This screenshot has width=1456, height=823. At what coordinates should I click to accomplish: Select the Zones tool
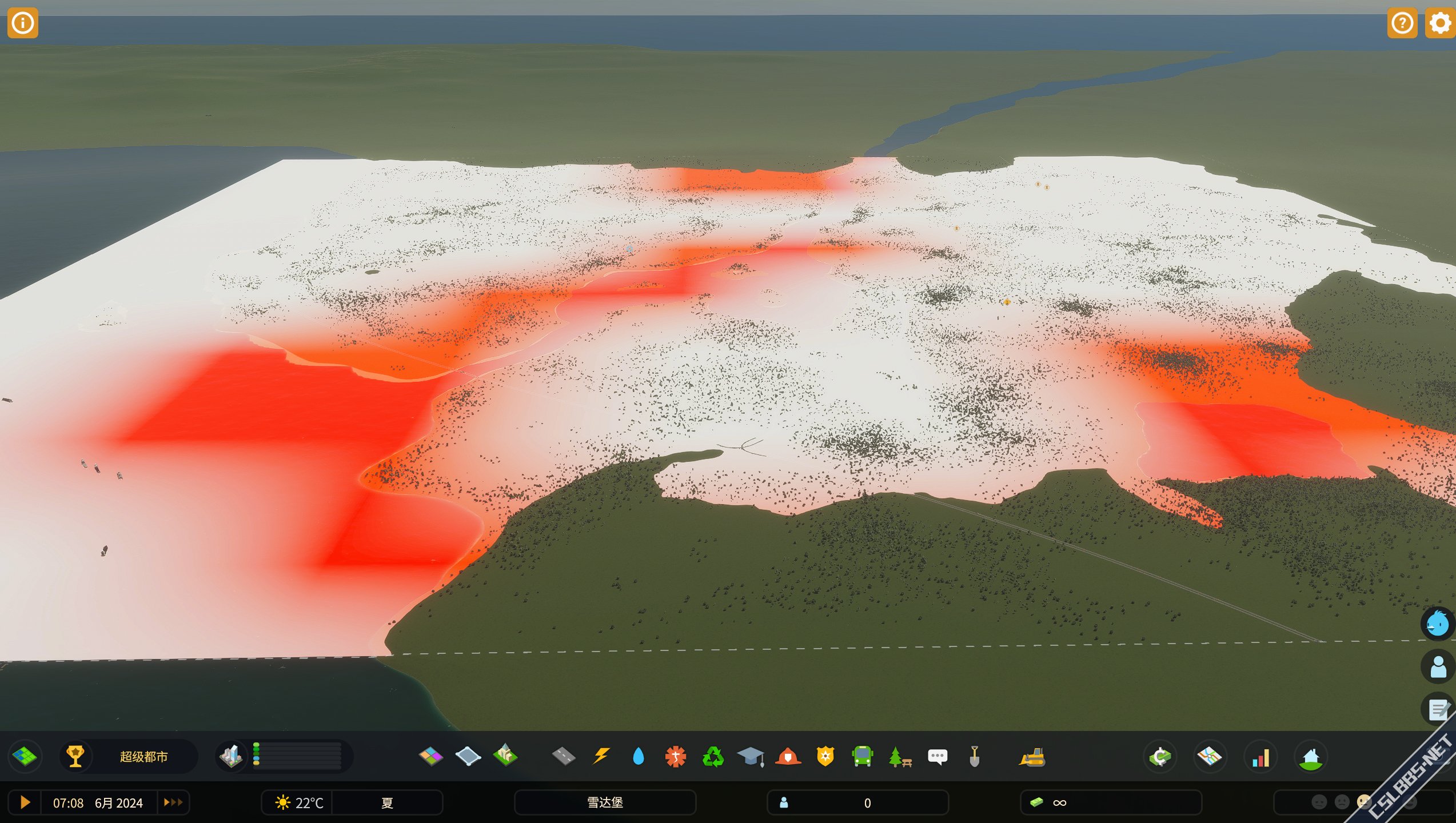tap(430, 757)
